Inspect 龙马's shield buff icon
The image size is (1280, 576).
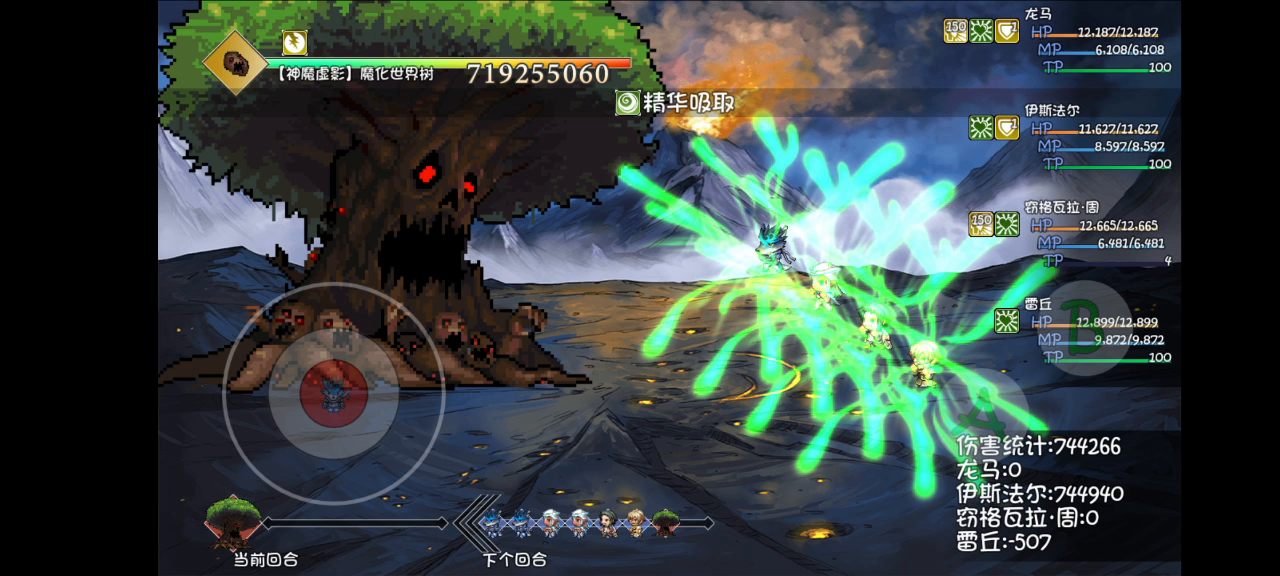click(x=1007, y=31)
